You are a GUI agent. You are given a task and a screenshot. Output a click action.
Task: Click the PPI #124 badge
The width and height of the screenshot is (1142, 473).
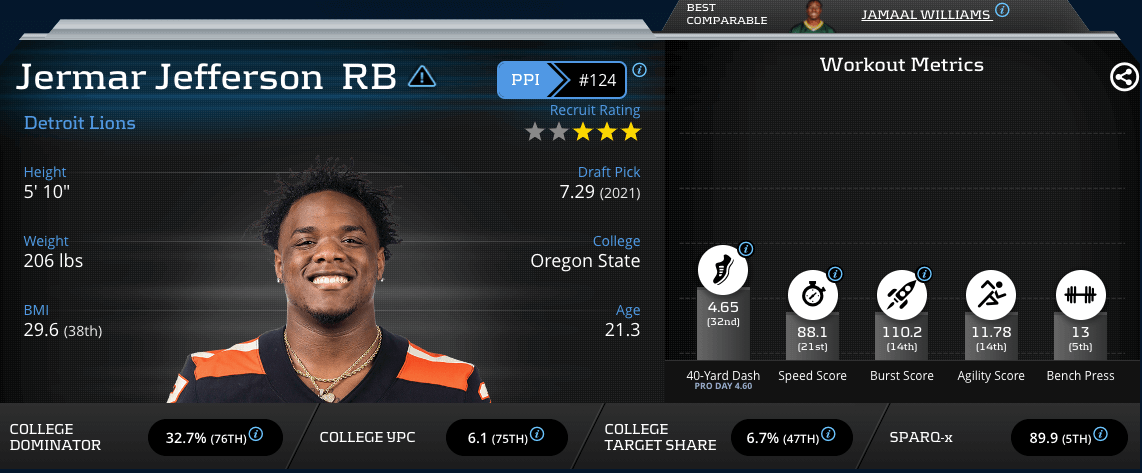(x=562, y=80)
